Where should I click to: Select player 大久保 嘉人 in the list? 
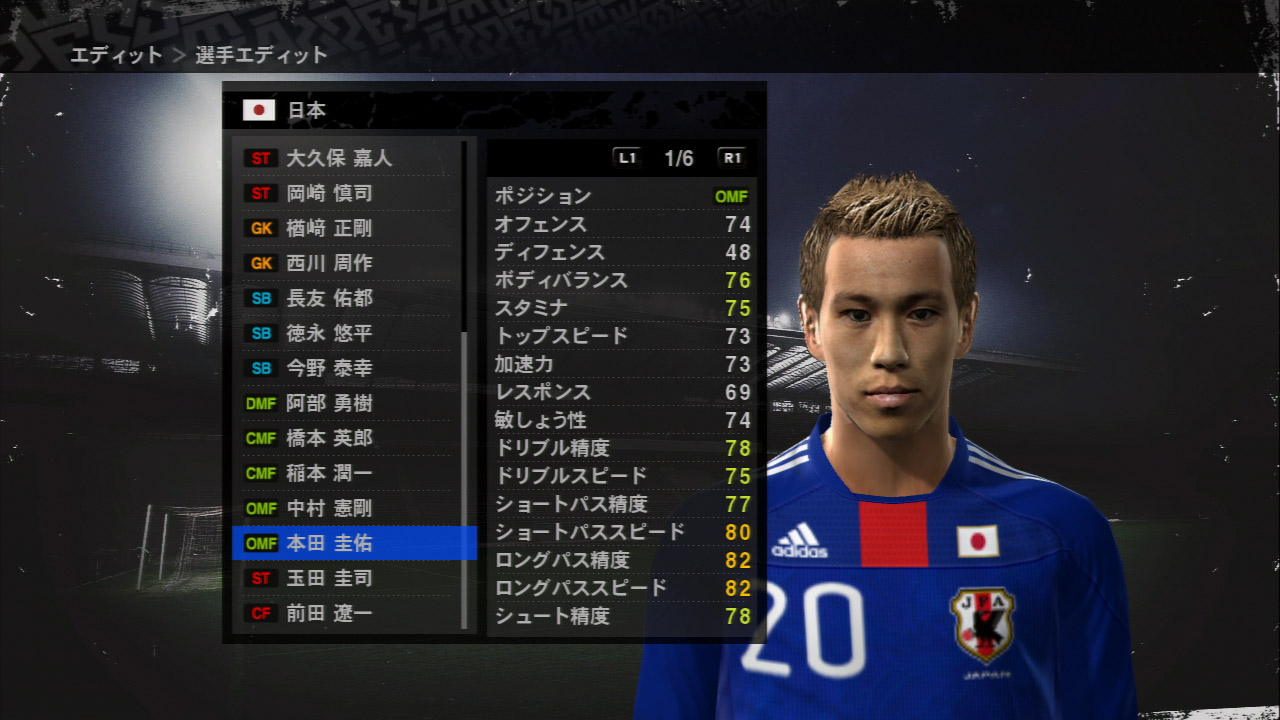[x=339, y=158]
